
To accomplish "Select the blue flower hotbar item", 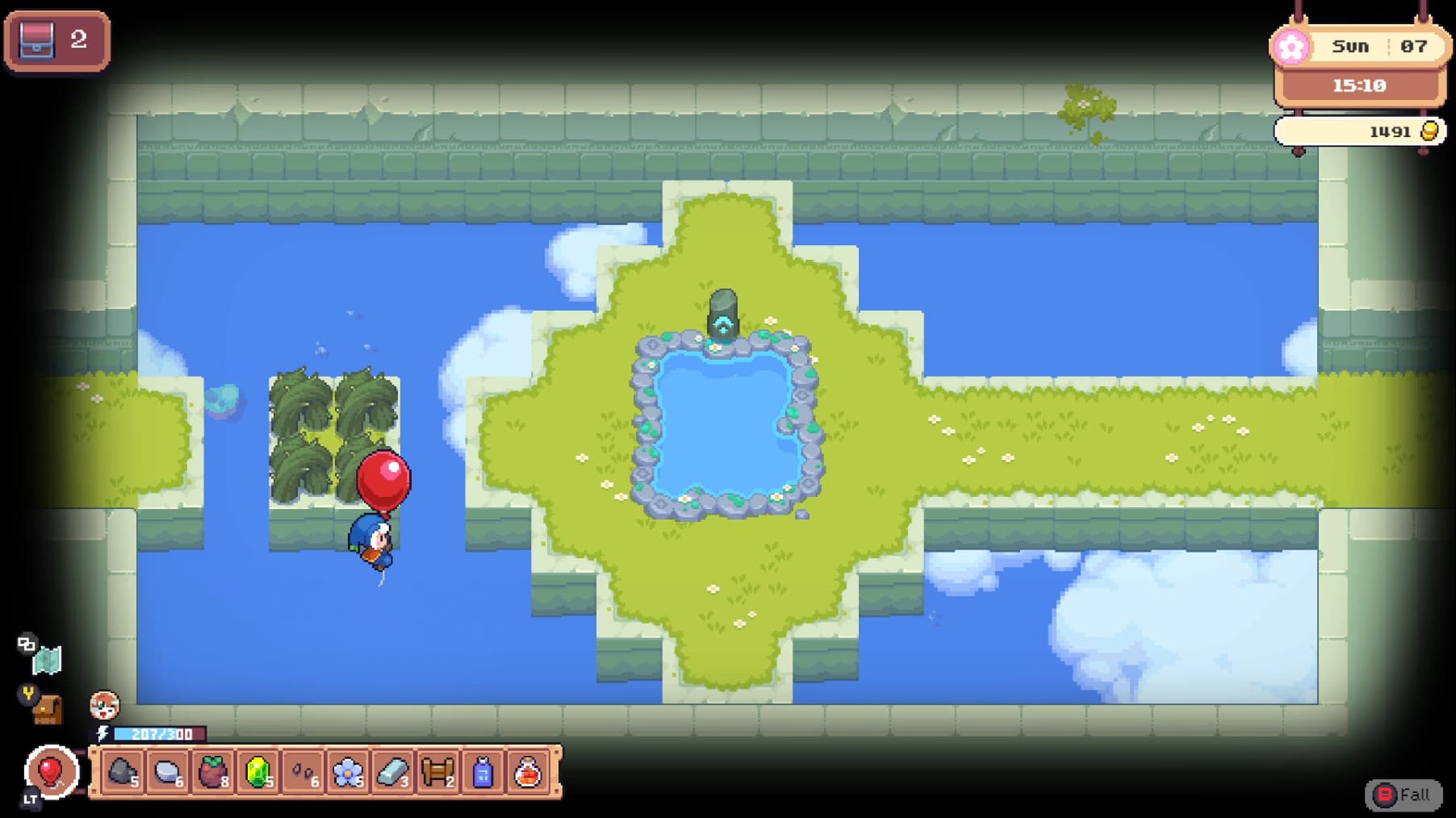I will click(349, 773).
